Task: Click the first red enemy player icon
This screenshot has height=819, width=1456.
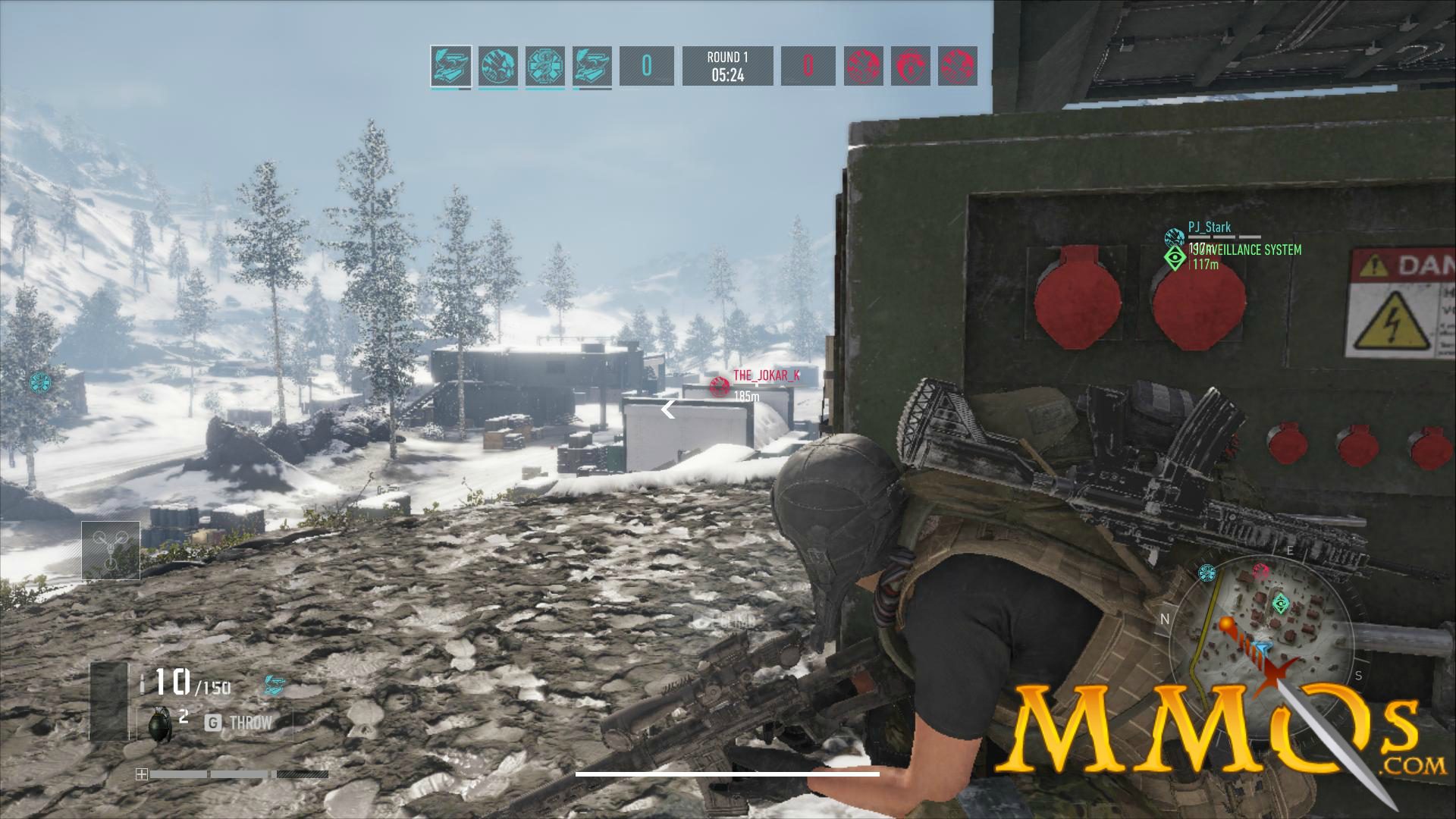Action: 864,68
